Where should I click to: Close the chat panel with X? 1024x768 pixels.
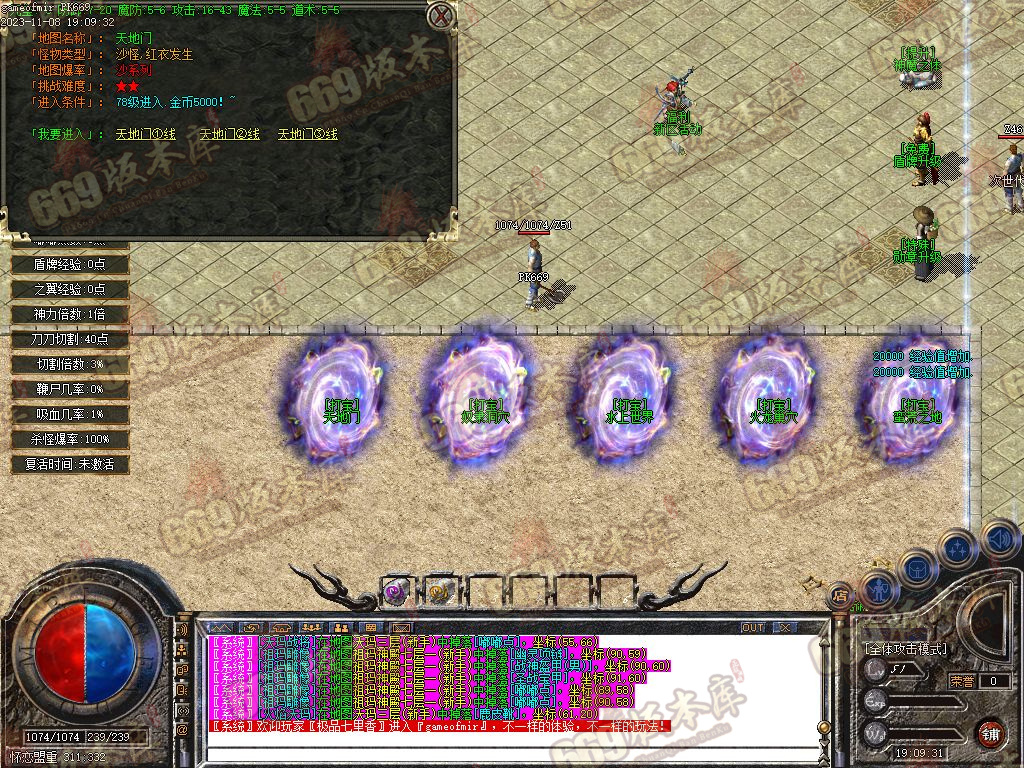(x=785, y=628)
